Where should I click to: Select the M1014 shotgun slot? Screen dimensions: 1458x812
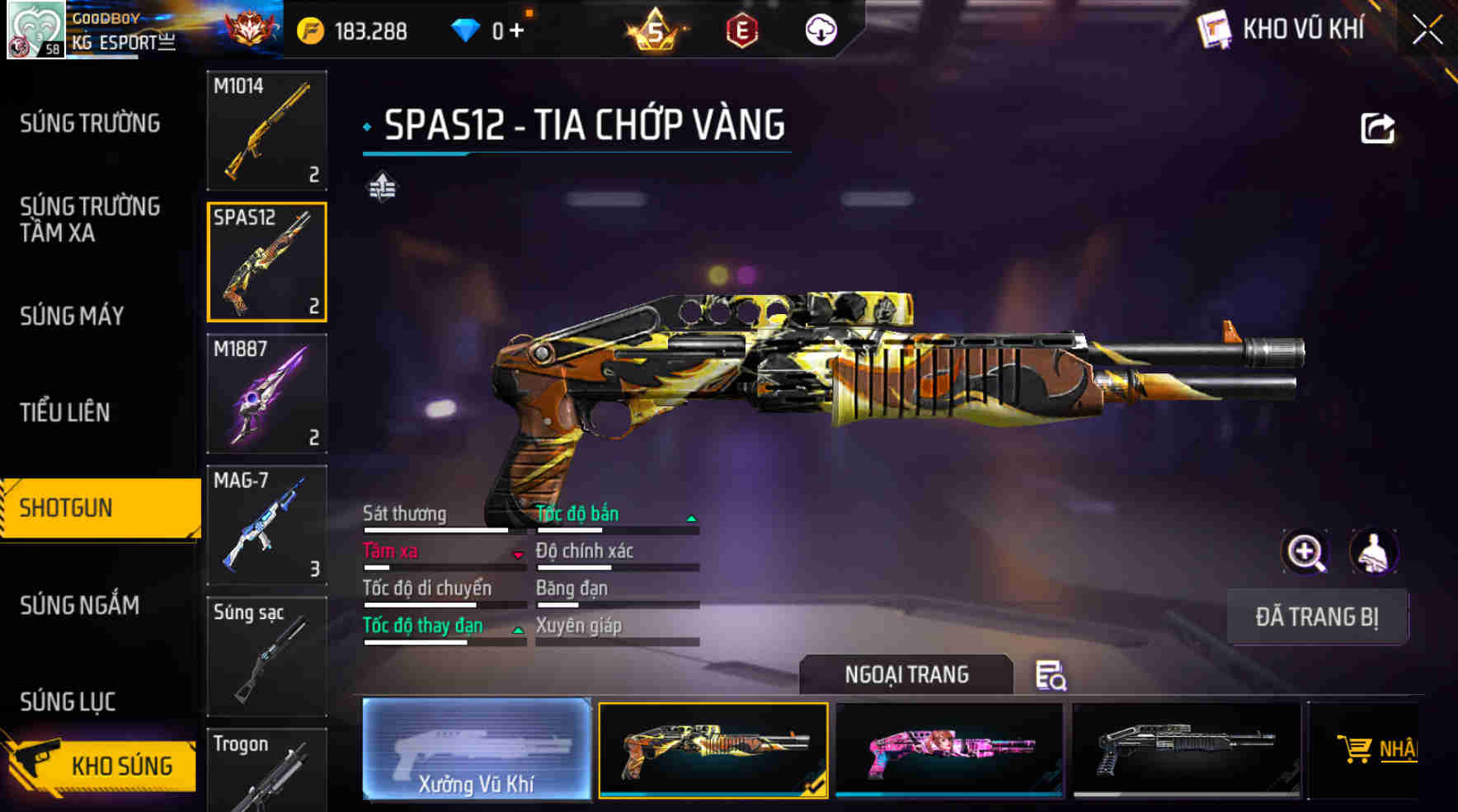(266, 130)
